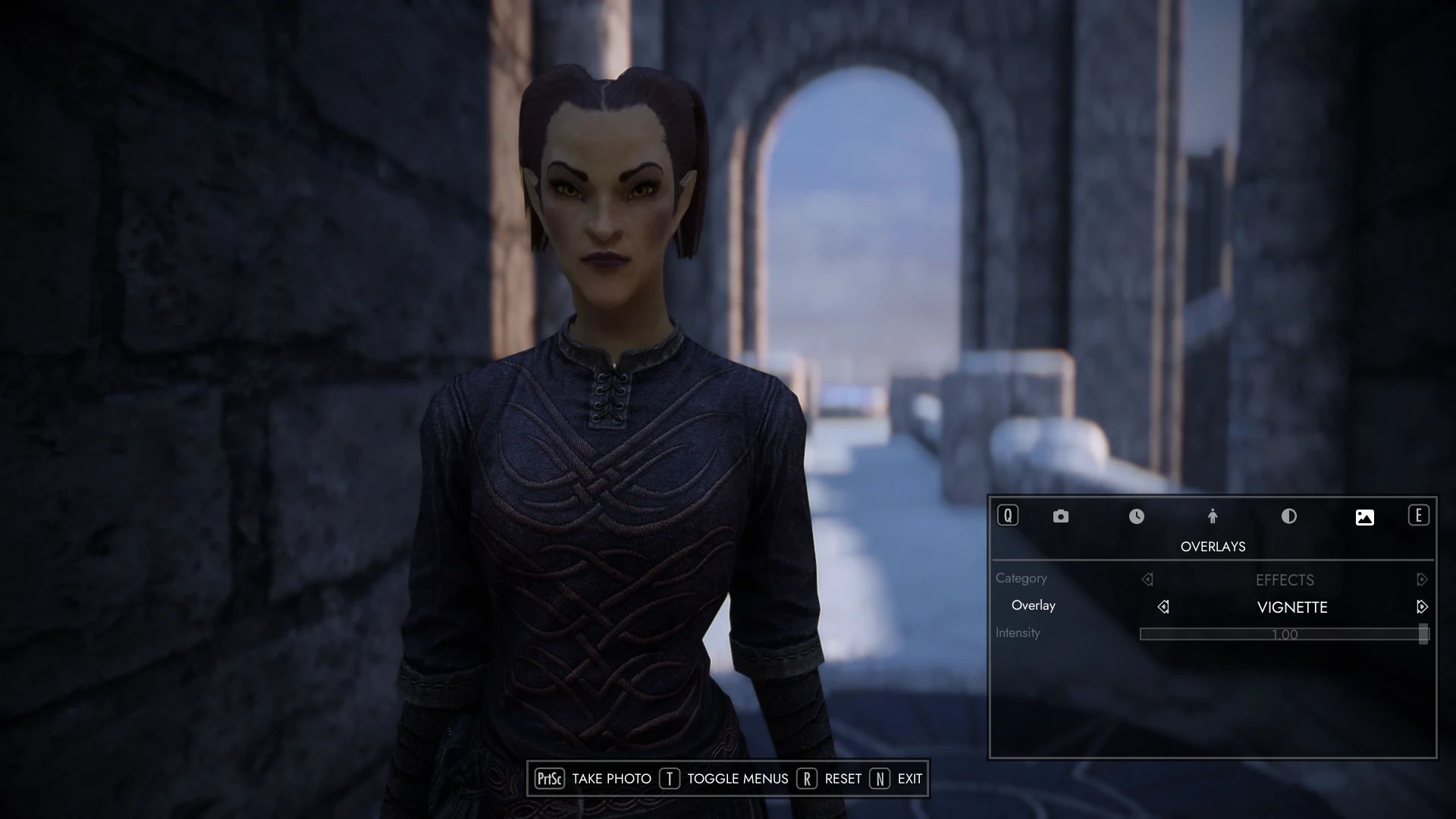Image resolution: width=1456 pixels, height=819 pixels.
Task: Click the PrtSc key icon in bottom bar
Action: 551,778
